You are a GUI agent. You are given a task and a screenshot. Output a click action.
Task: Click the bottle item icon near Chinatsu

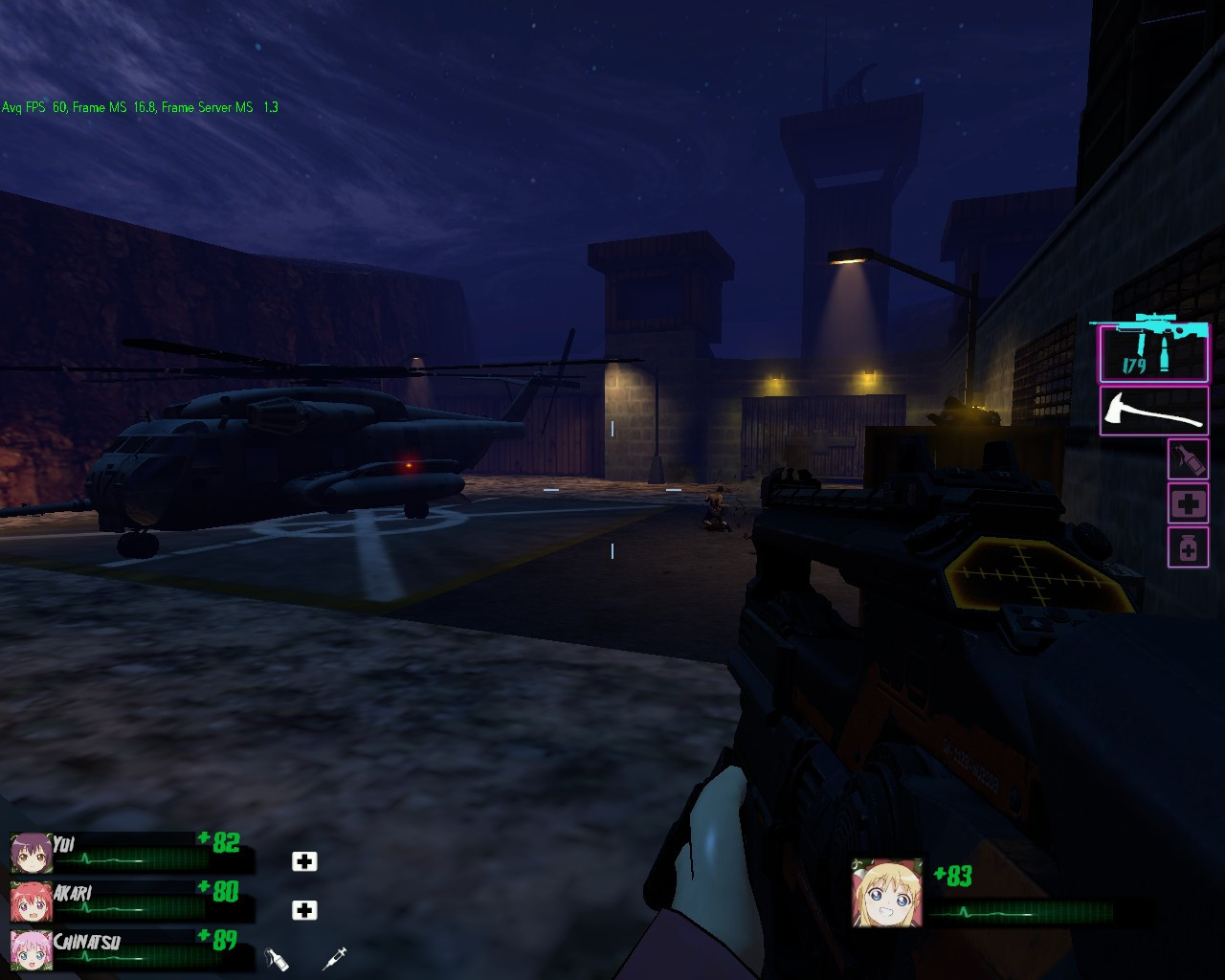277,957
